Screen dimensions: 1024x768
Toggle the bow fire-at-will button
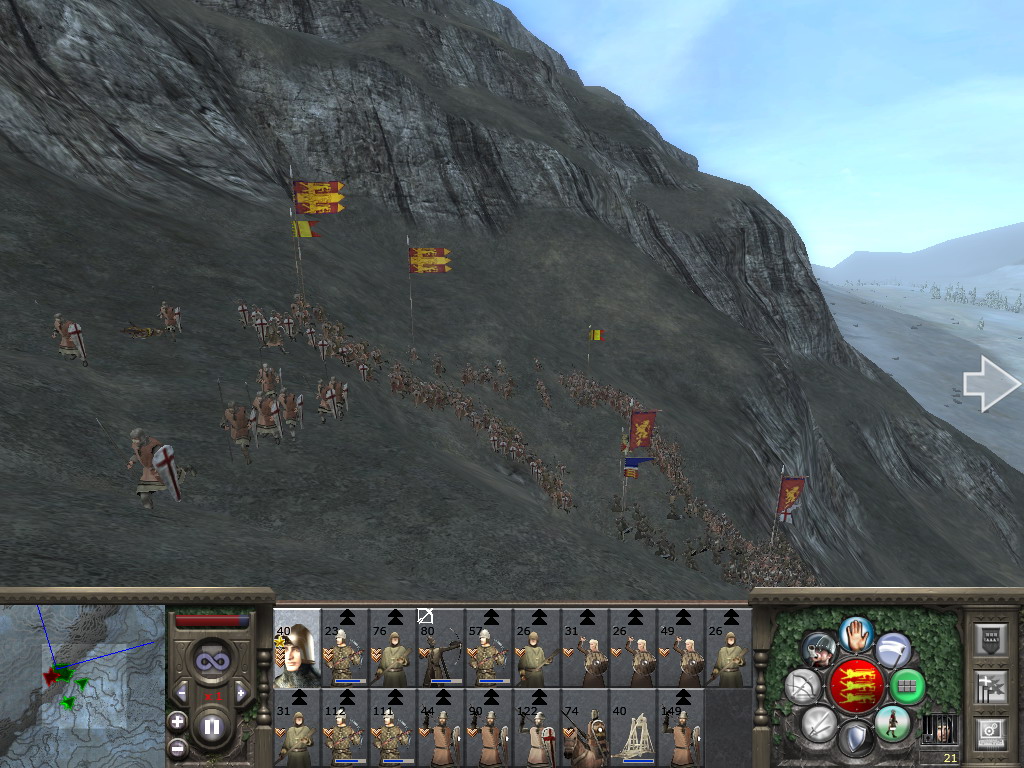(803, 687)
